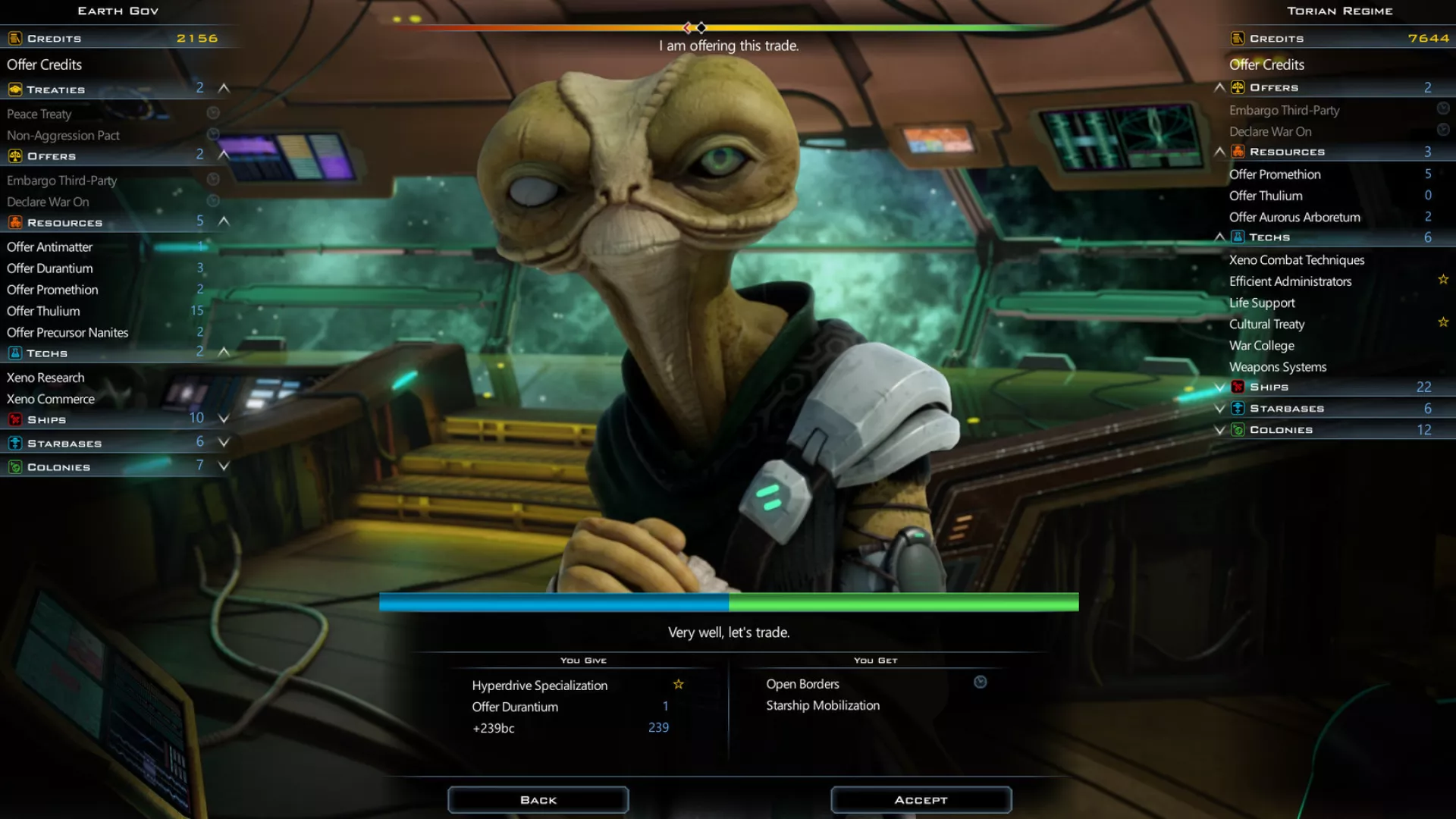
Task: Accept the proposed trade
Action: (x=921, y=800)
